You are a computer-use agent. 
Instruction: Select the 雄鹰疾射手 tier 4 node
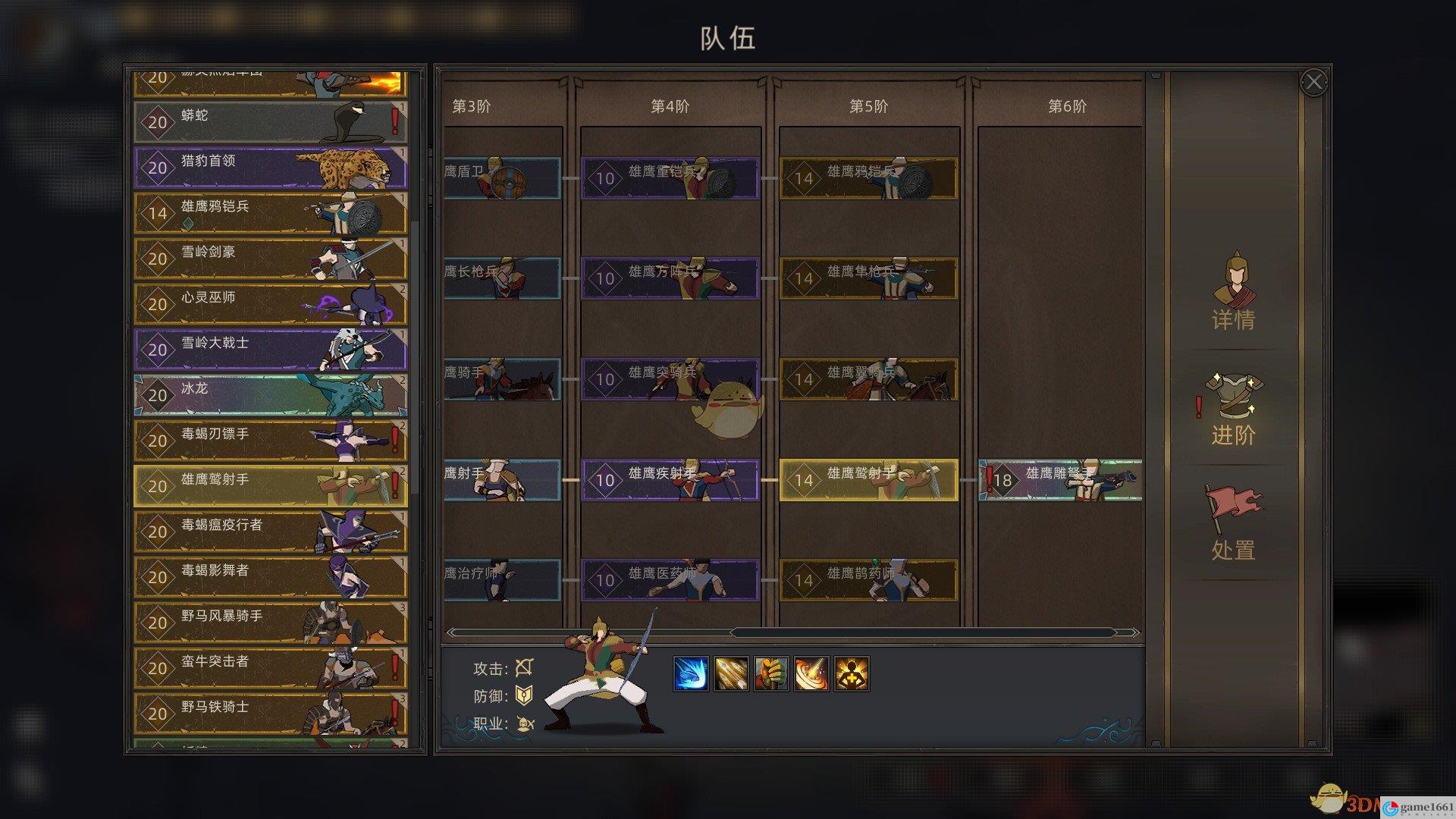pyautogui.click(x=670, y=480)
